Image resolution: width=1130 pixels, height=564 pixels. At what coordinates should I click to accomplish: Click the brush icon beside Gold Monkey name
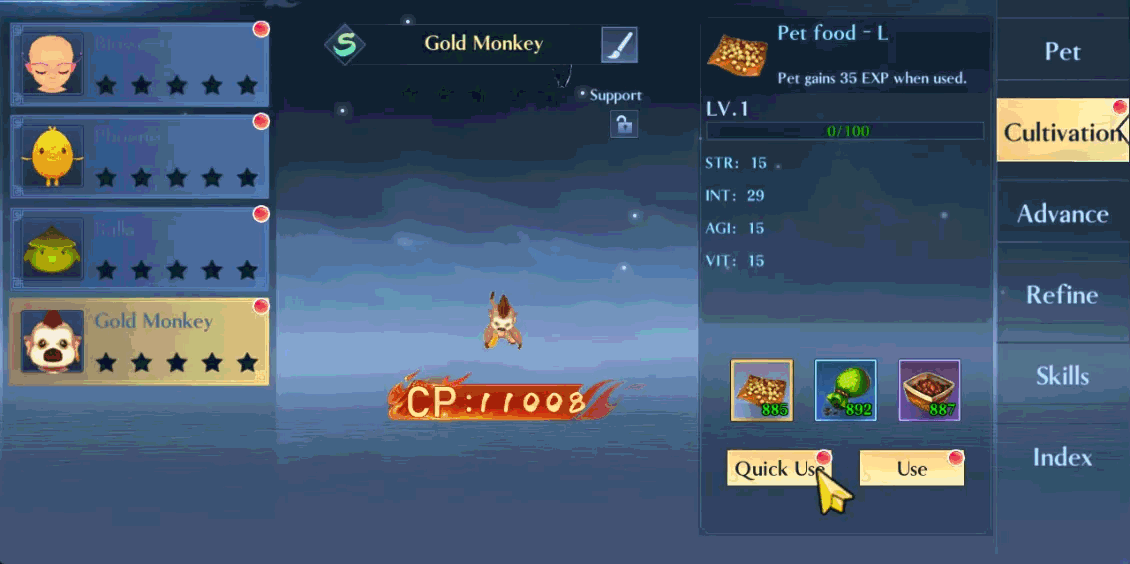(619, 45)
